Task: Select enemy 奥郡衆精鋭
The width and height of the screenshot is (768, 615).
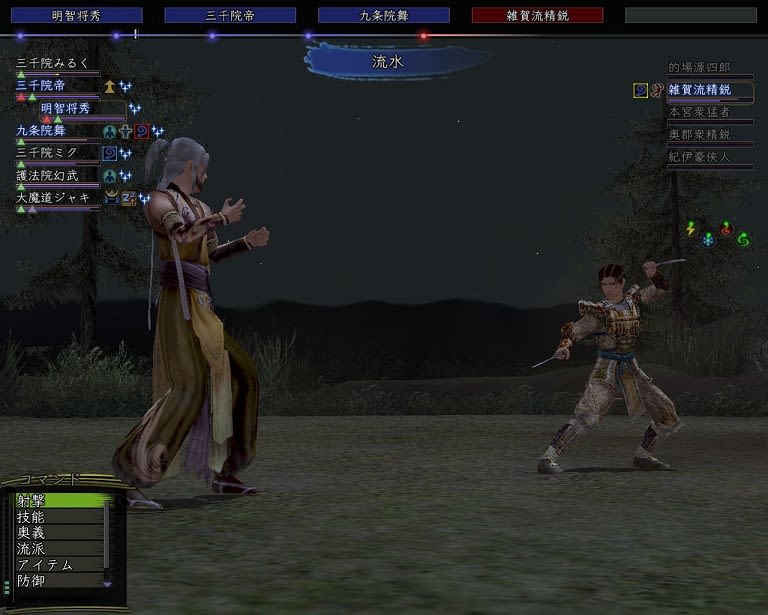Action: [x=700, y=134]
